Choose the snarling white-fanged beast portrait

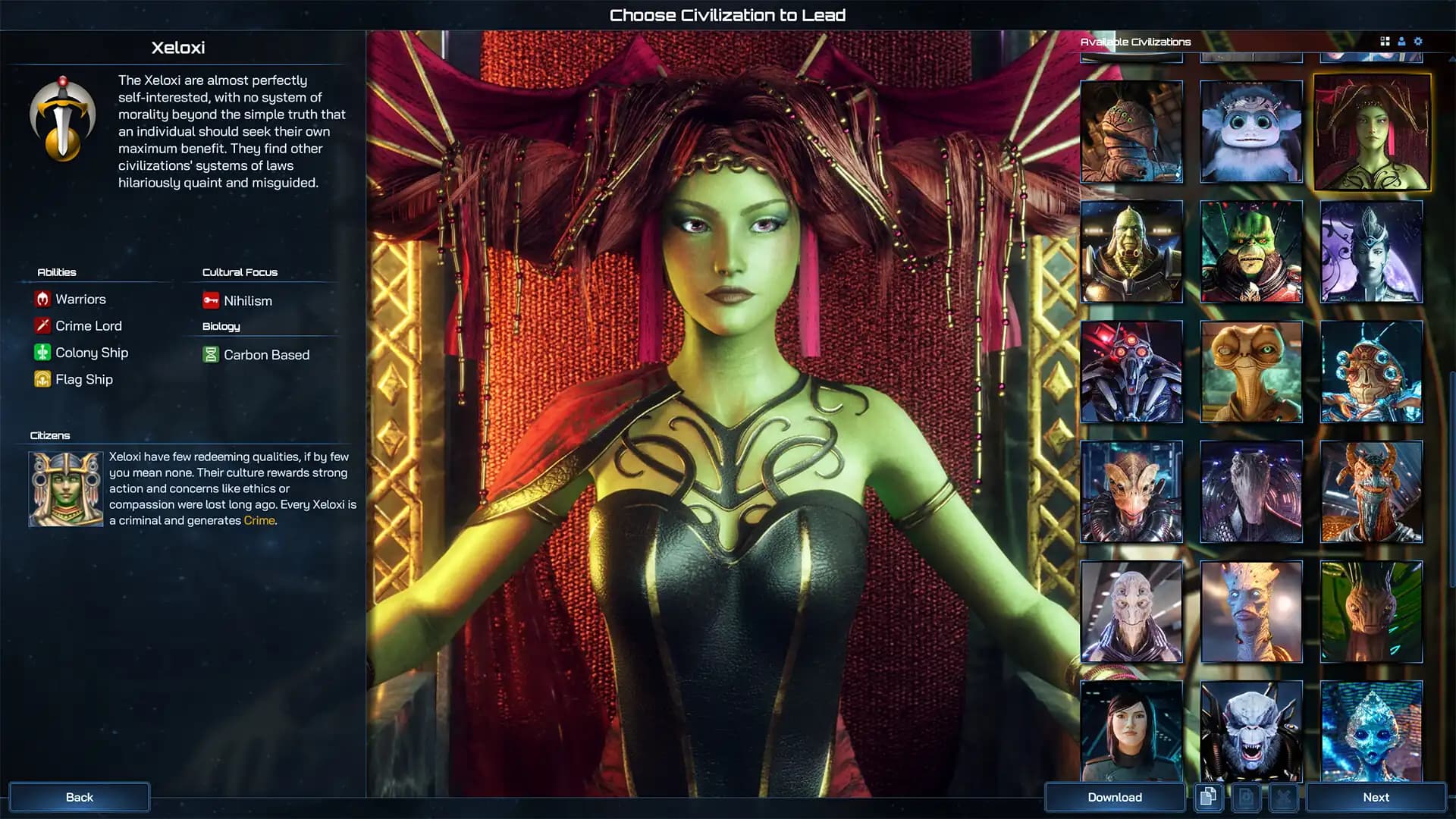click(x=1251, y=731)
